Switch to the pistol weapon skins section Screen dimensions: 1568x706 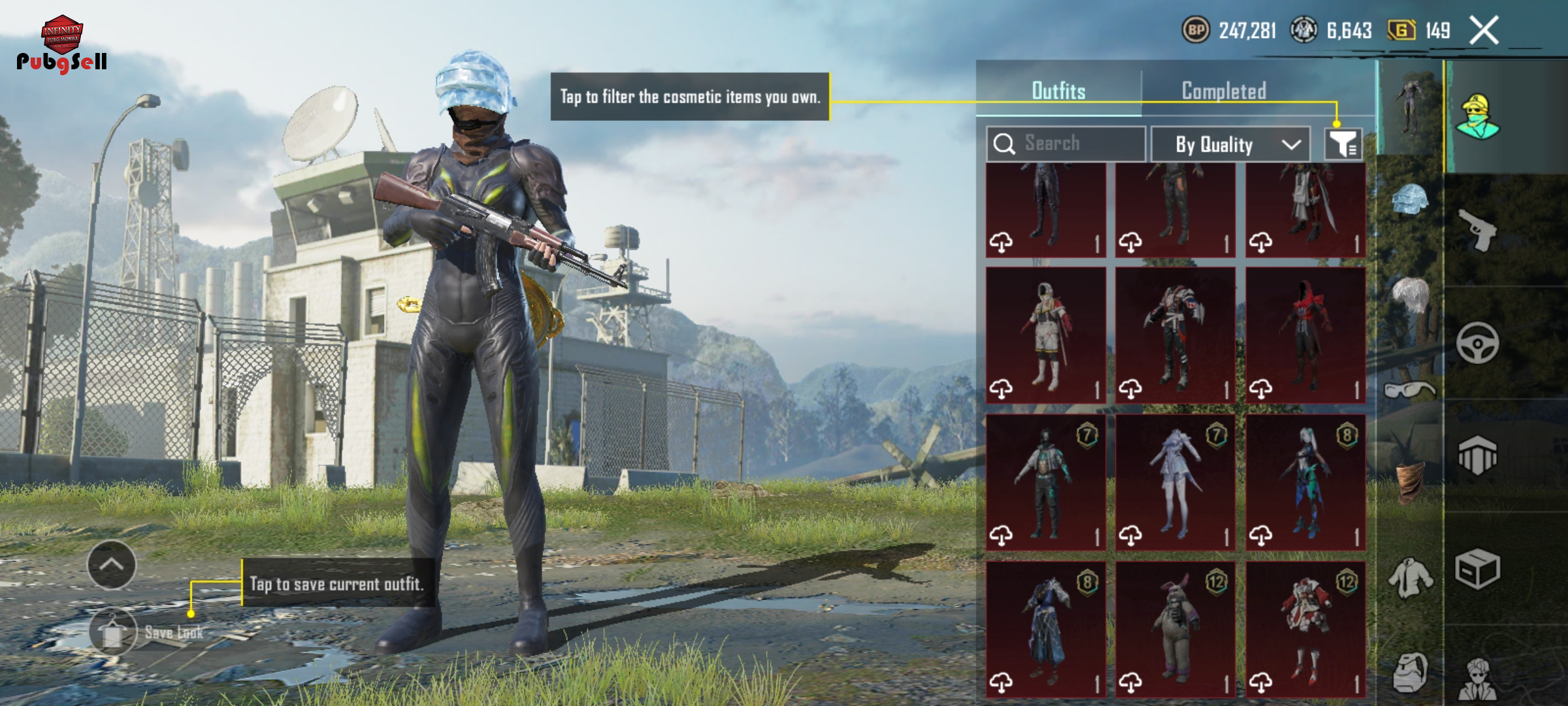tap(1478, 230)
